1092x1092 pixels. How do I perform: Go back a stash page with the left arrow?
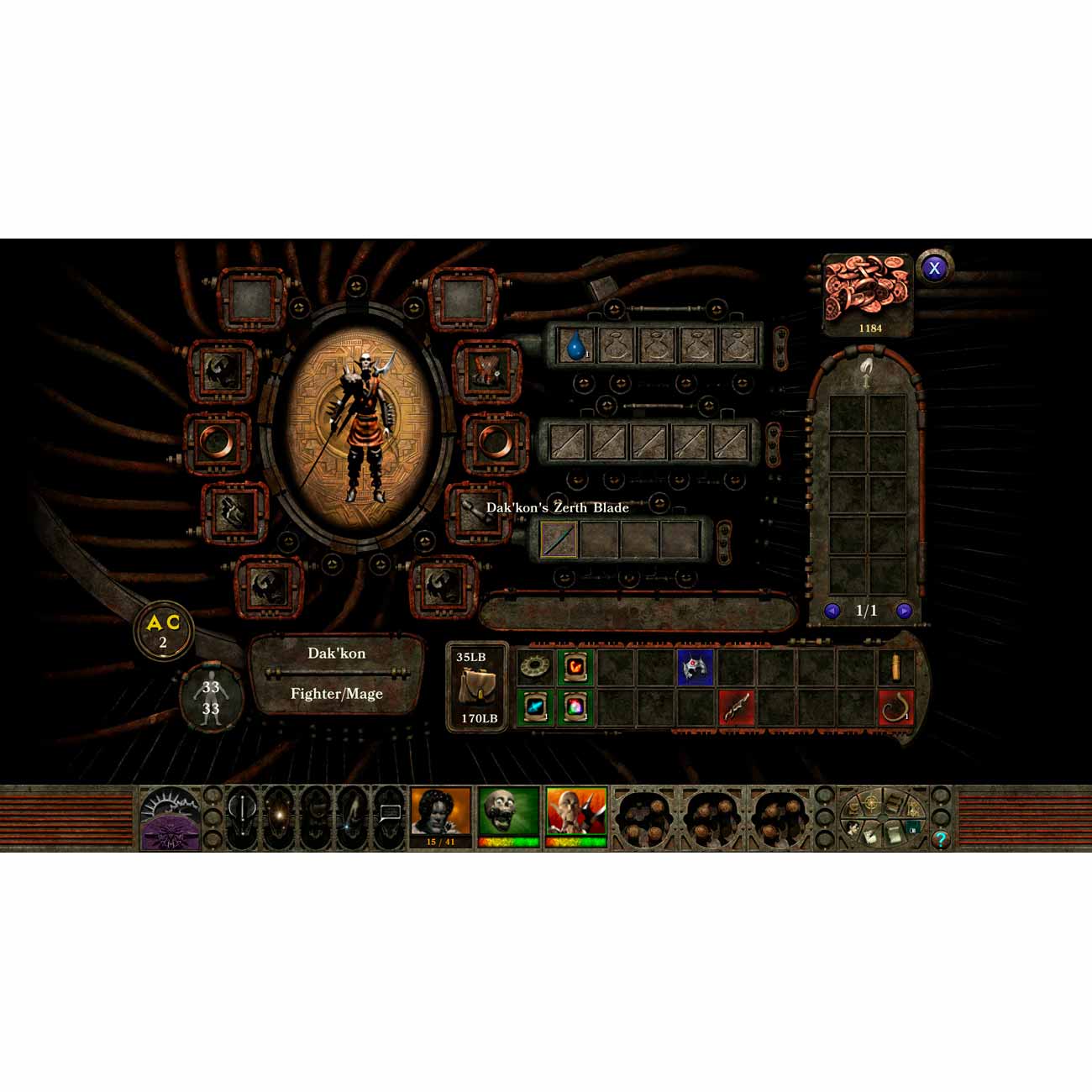[832, 611]
